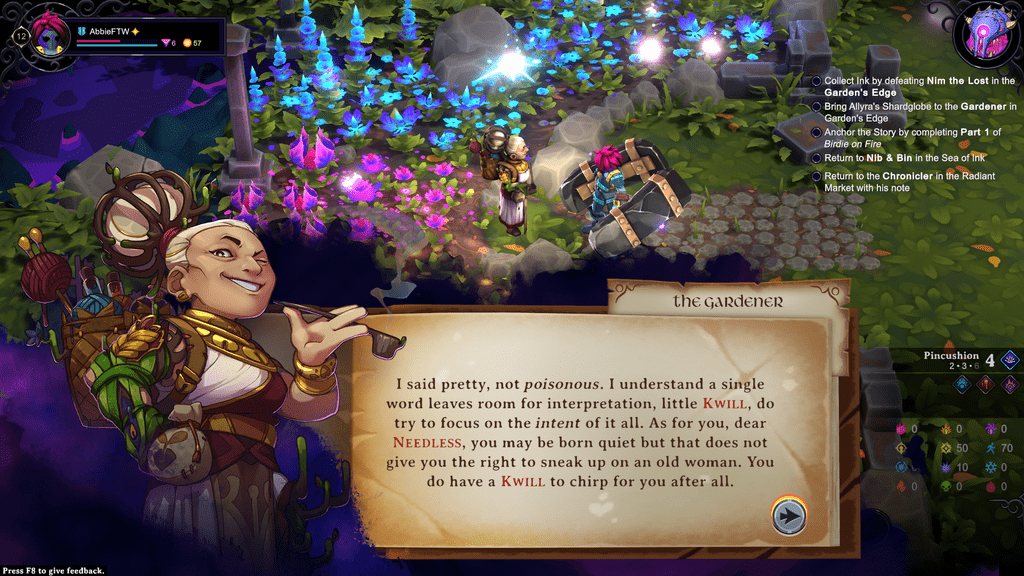Click the green skull stat icon

[x=946, y=487]
